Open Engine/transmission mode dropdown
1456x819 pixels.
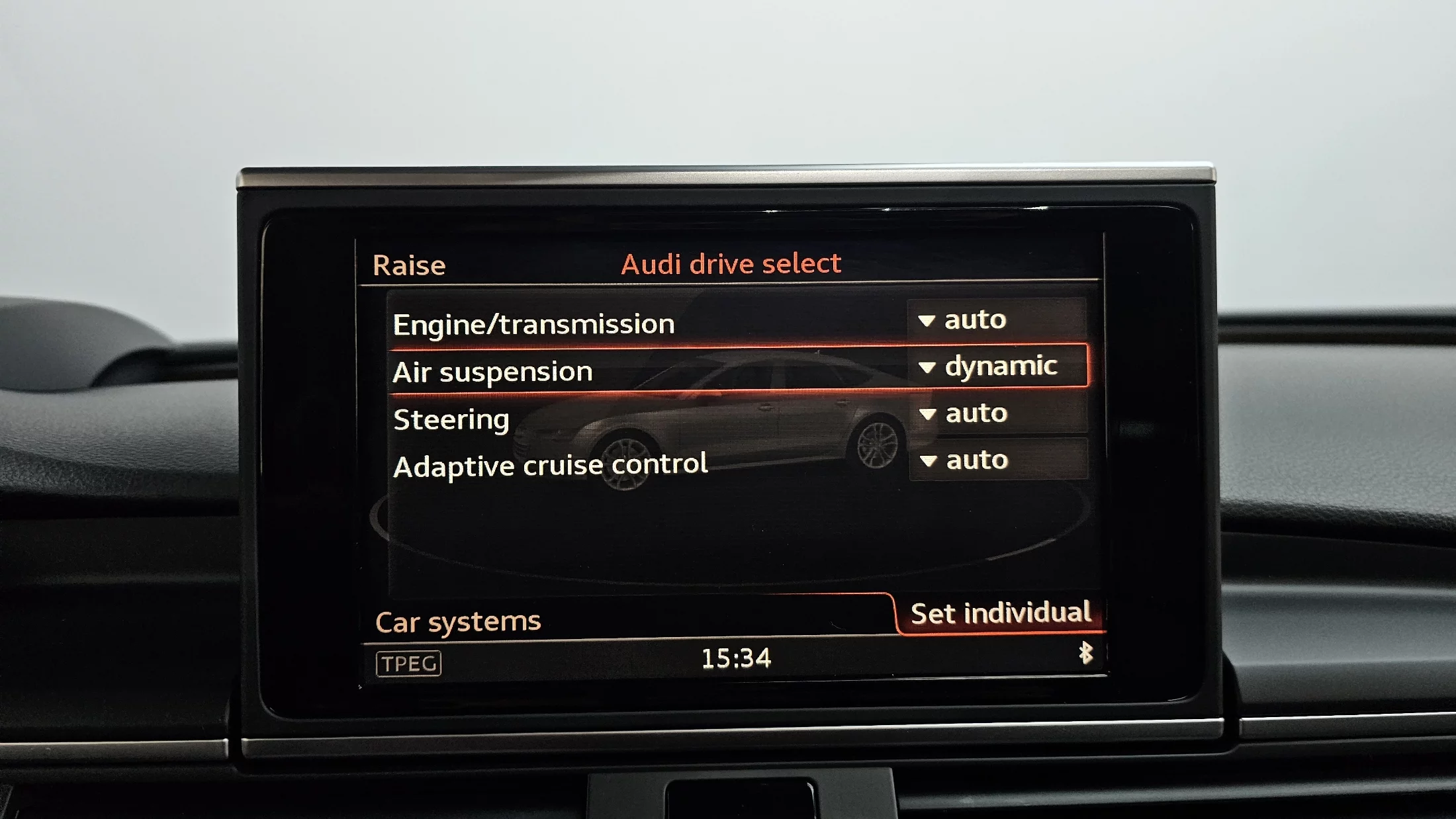[996, 320]
